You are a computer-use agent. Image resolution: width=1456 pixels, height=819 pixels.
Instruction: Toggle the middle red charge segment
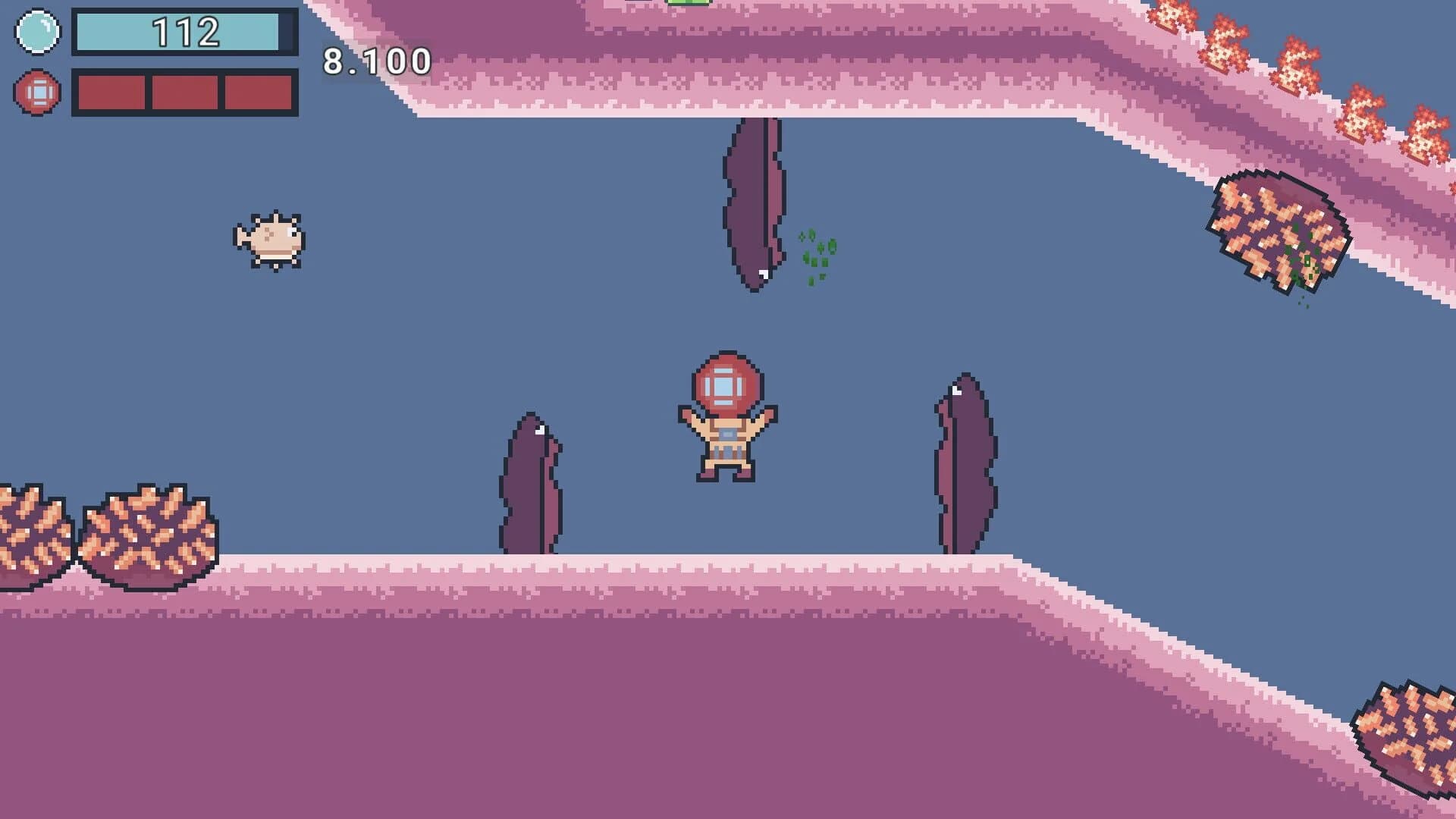186,93
